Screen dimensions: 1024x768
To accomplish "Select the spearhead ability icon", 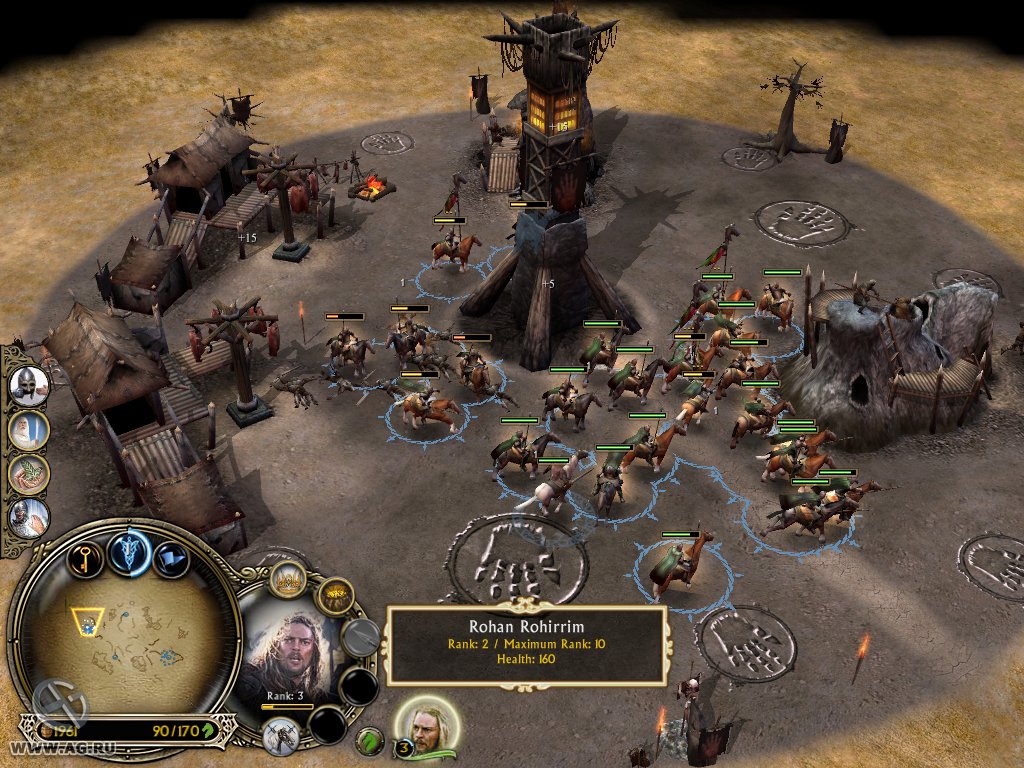I will coord(361,638).
